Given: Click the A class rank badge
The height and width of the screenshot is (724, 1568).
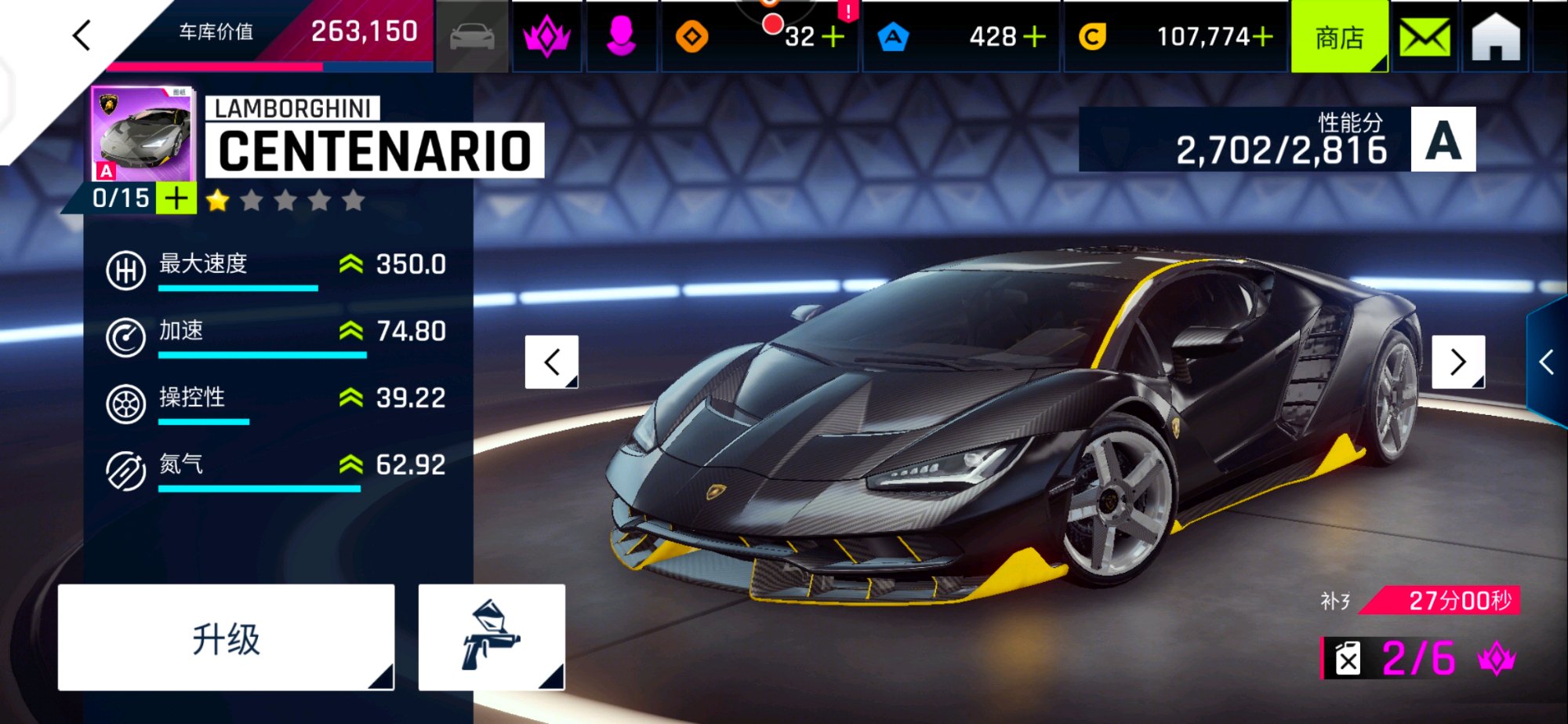Looking at the screenshot, I should tap(1443, 140).
